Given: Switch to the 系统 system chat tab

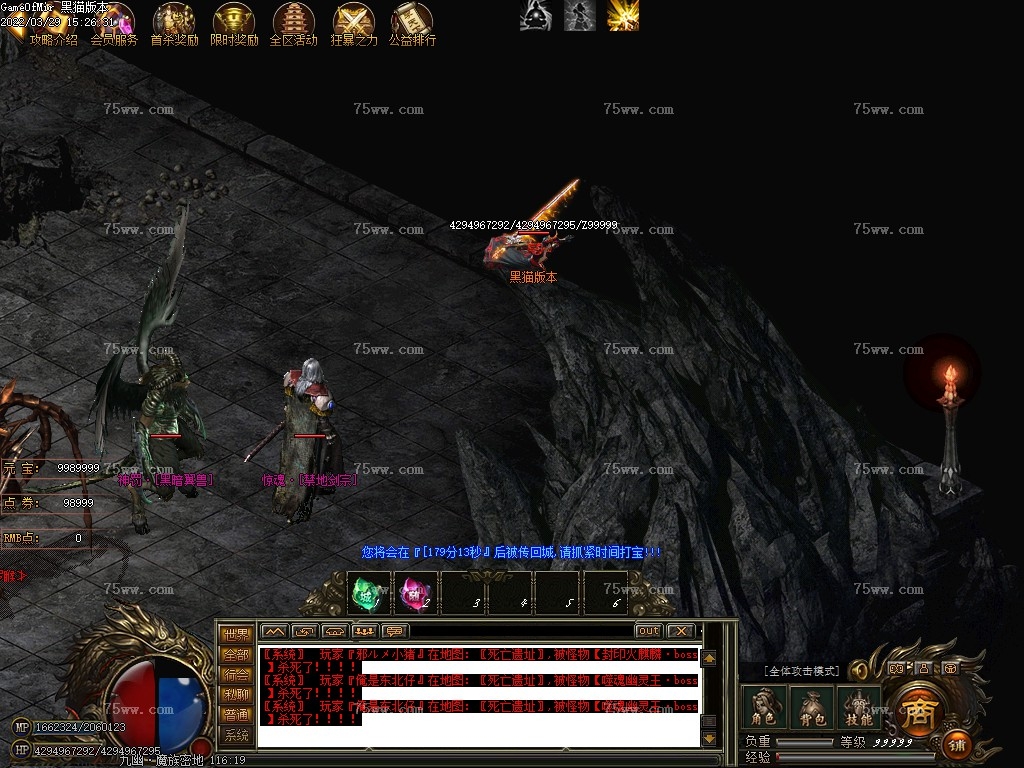Looking at the screenshot, I should 236,735.
